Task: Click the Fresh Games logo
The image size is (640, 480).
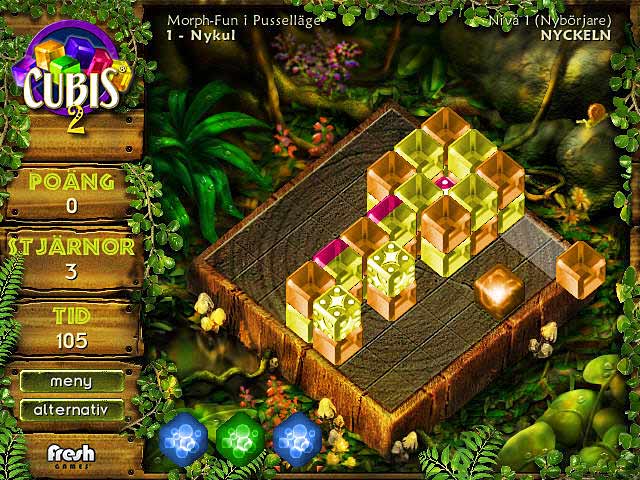Action: tap(72, 456)
